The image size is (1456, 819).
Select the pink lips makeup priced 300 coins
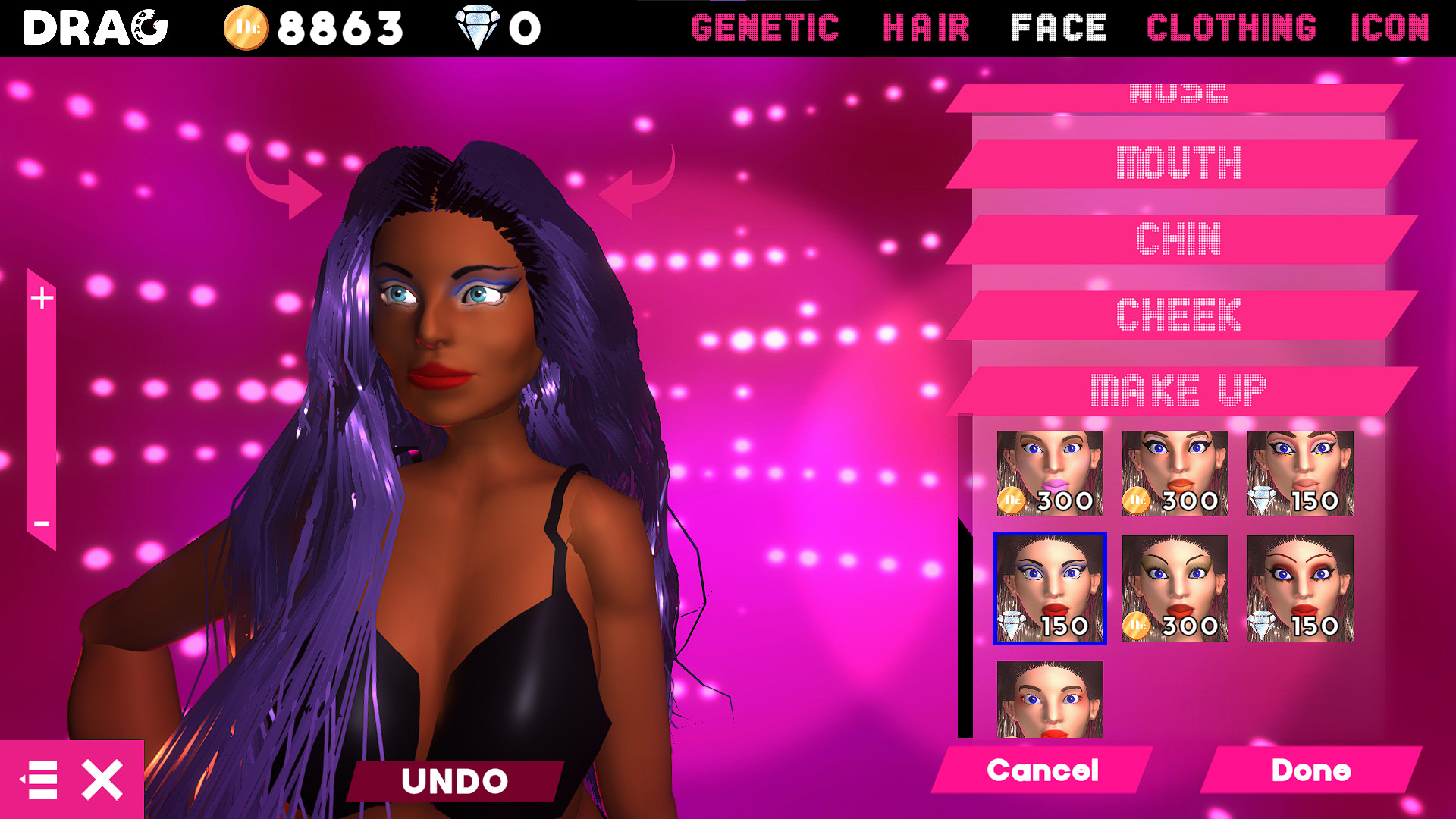(1049, 472)
